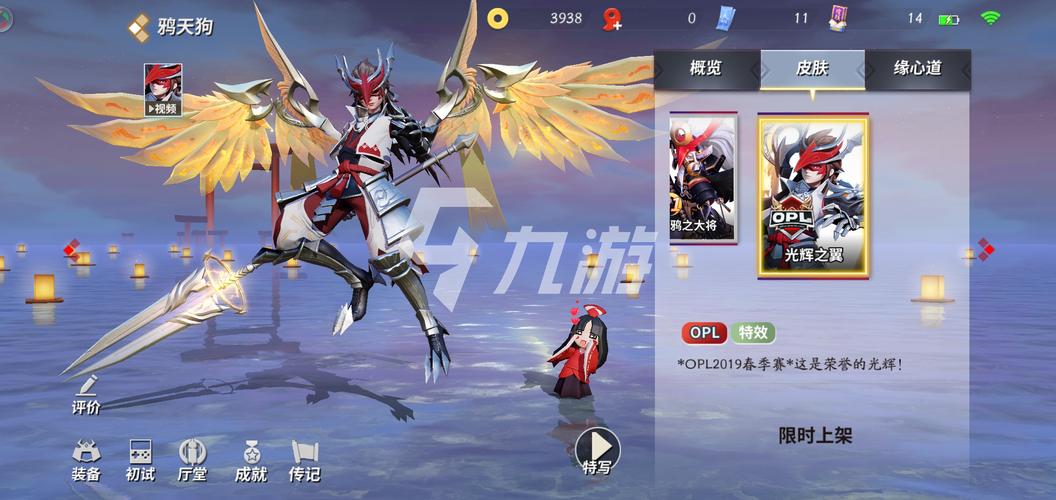Open the 传记 biography scroll

coord(304,460)
